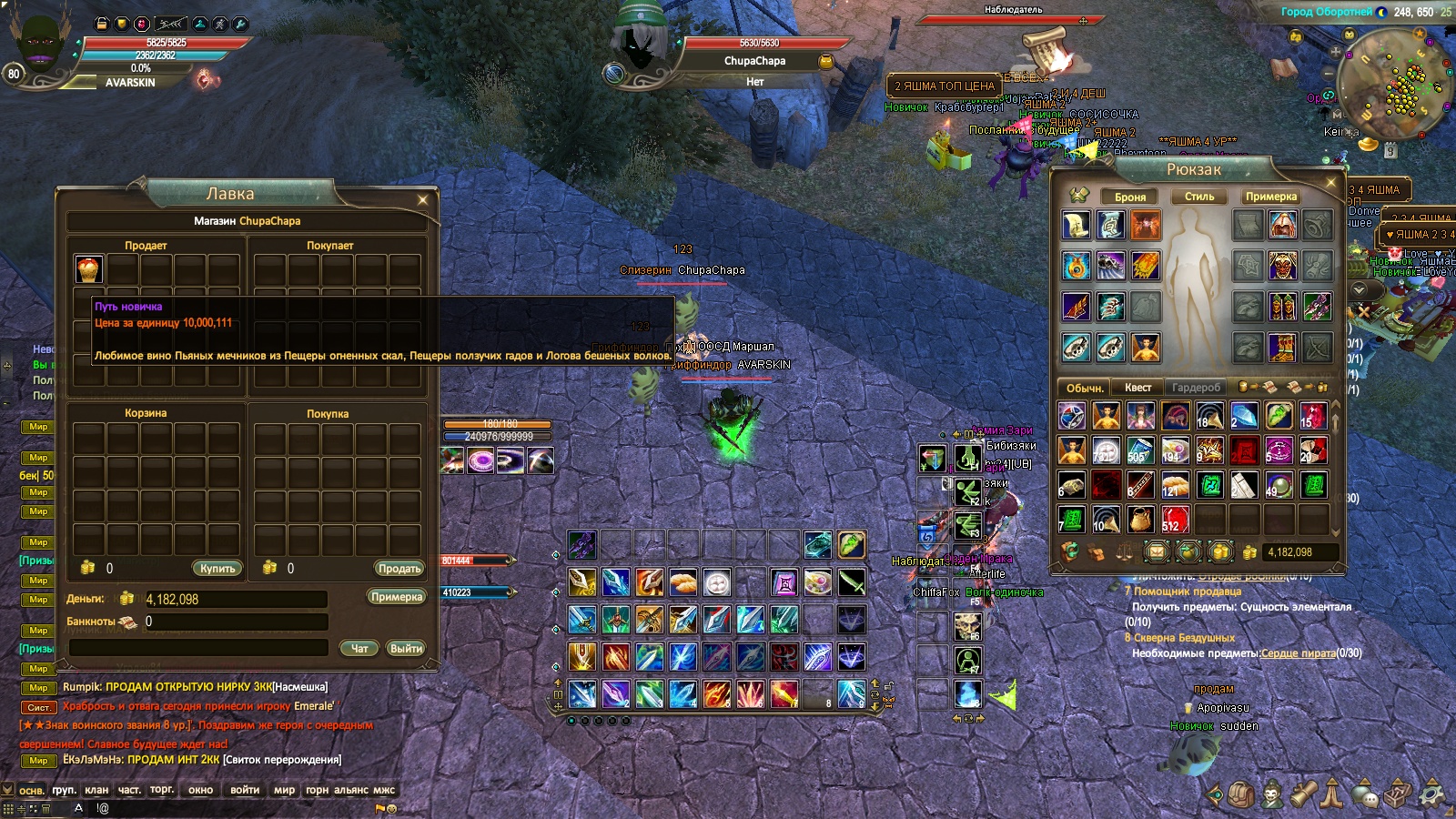The image size is (1456, 819).
Task: Open the gear settings icon in the bottom bar
Action: click(1431, 794)
